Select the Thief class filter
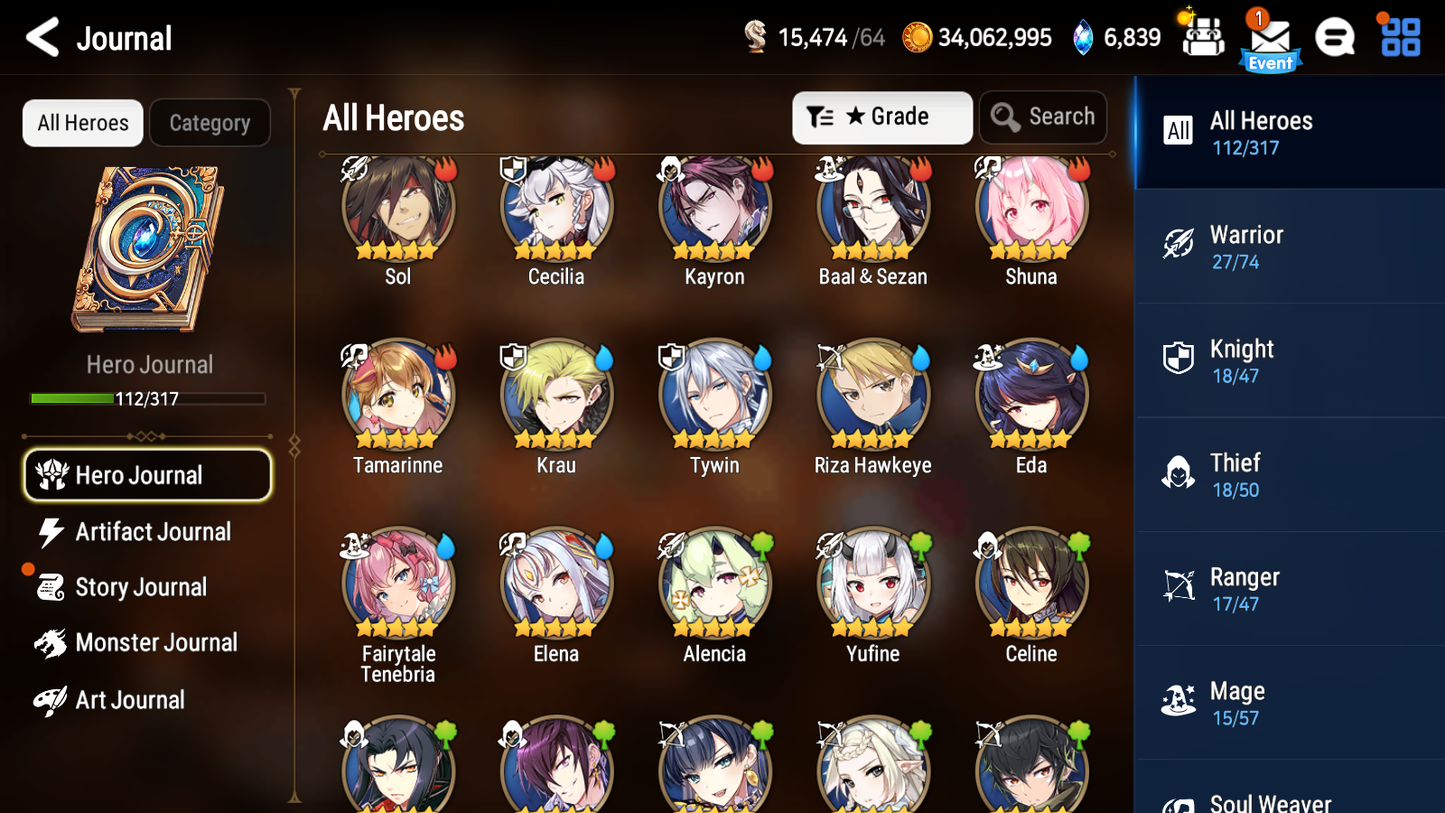1445x813 pixels. 1289,474
